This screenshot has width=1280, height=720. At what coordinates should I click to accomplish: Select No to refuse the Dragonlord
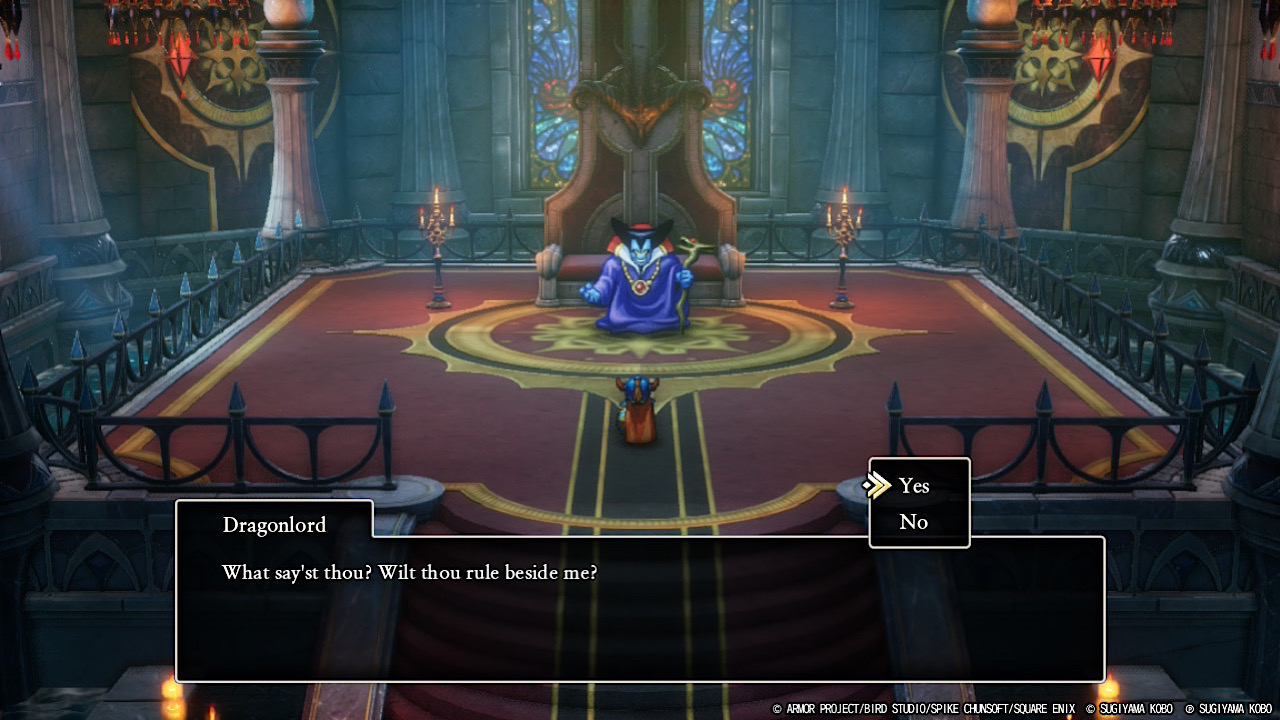913,522
